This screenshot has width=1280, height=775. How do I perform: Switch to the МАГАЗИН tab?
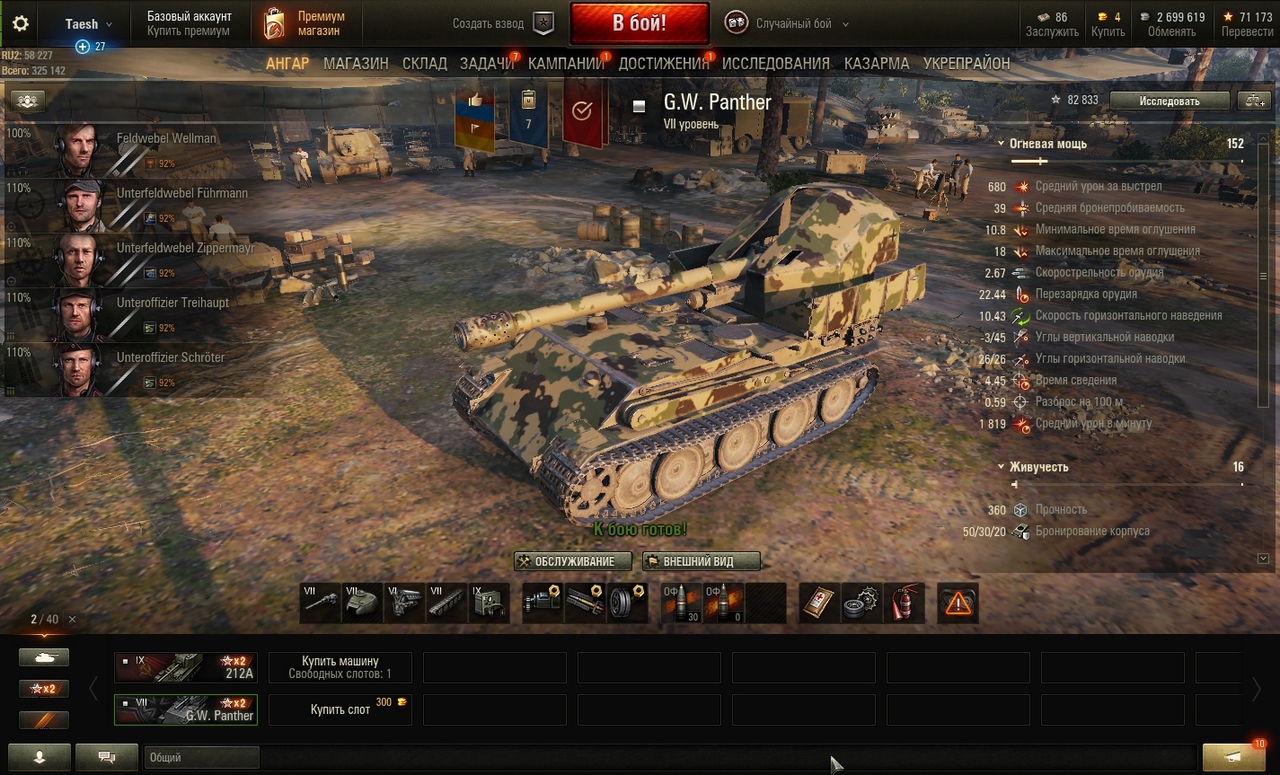click(x=355, y=63)
